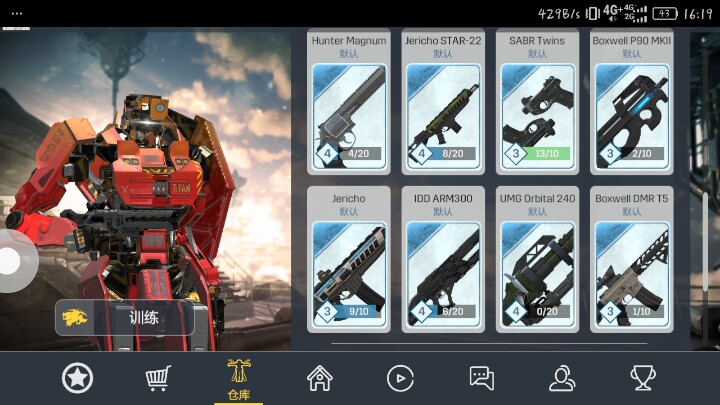Start training with the 训练 button

coord(124,318)
